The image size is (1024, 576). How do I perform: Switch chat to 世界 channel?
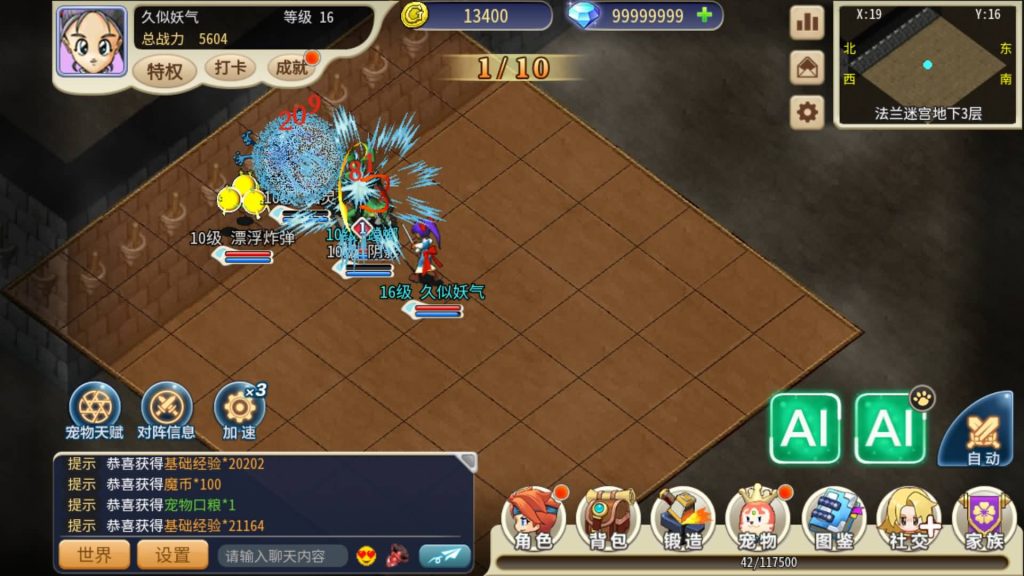[95, 554]
